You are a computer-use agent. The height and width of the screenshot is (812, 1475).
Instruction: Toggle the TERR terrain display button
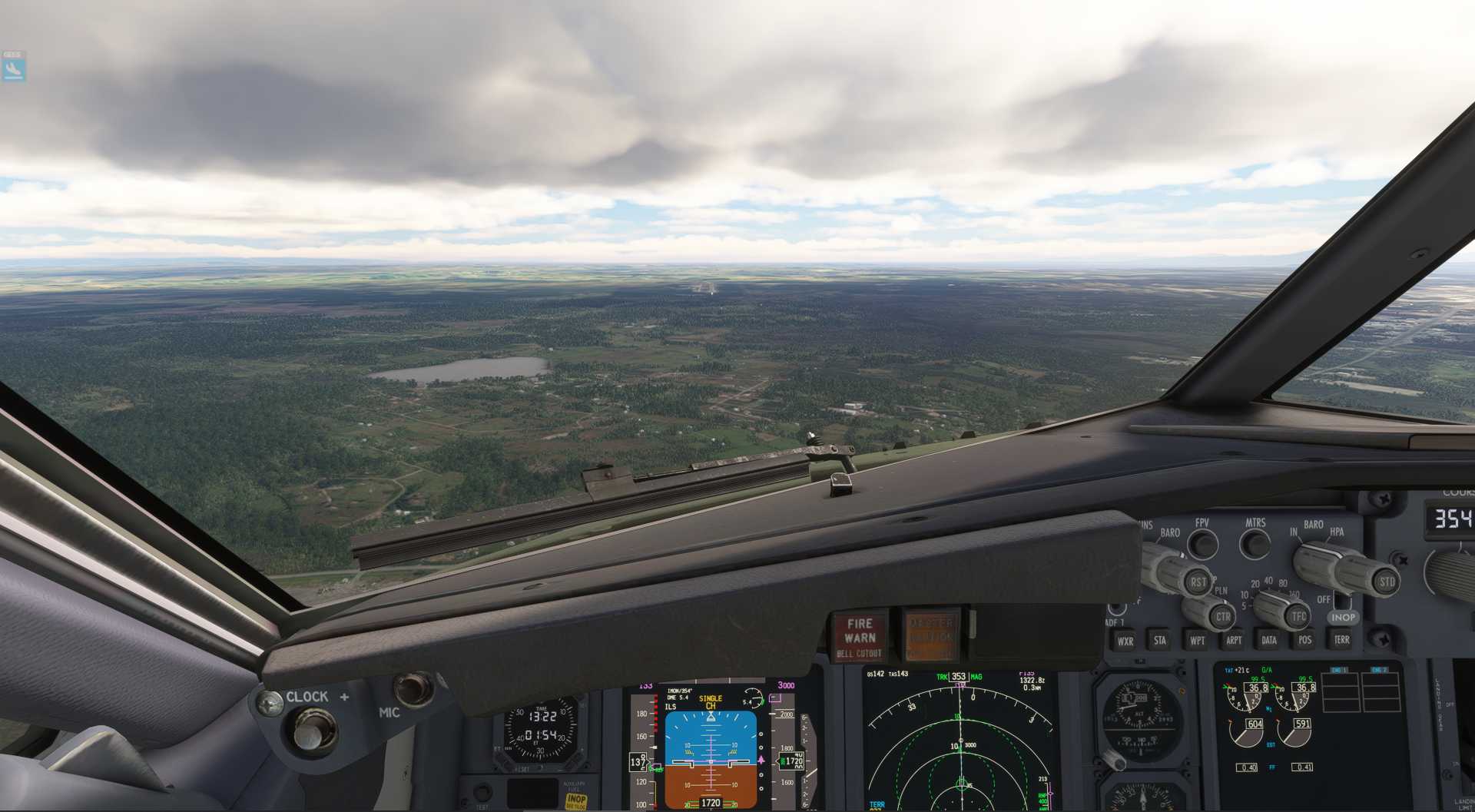click(x=1341, y=639)
